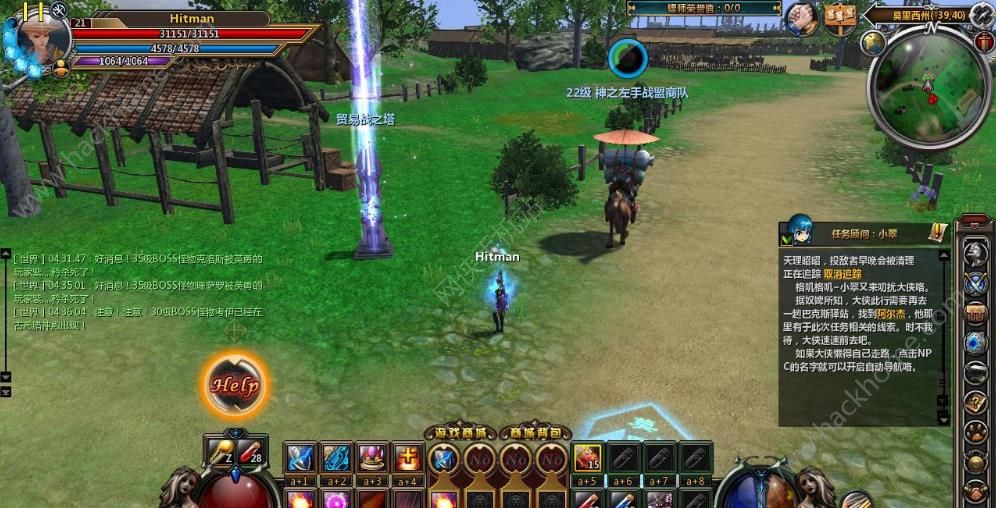This screenshot has width=996, height=508.
Task: Click the handshake icon near the minimap
Action: 800,17
